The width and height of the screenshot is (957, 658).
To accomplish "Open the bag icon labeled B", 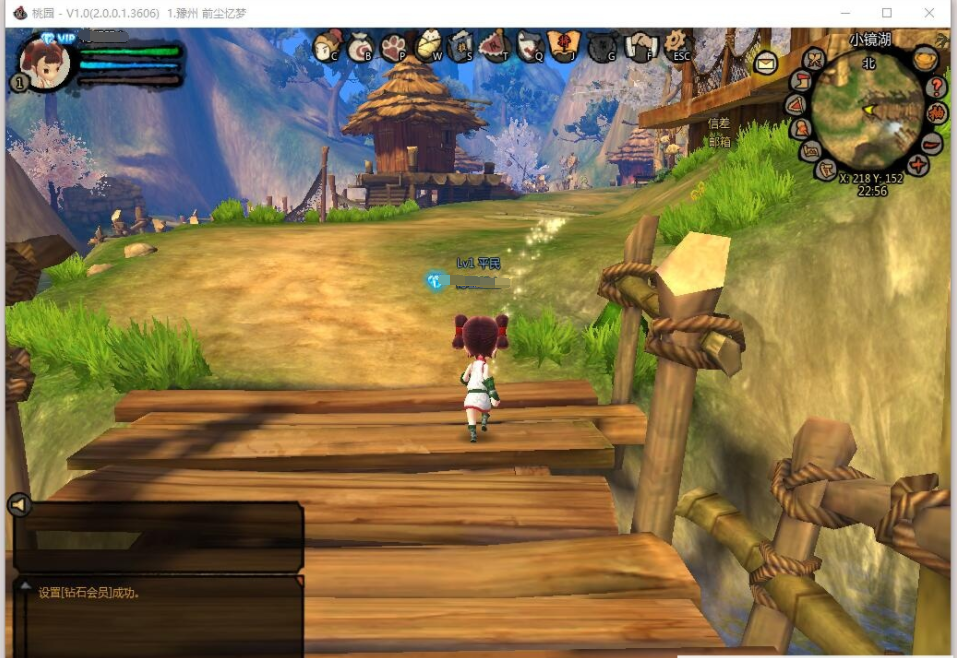I will click(358, 46).
